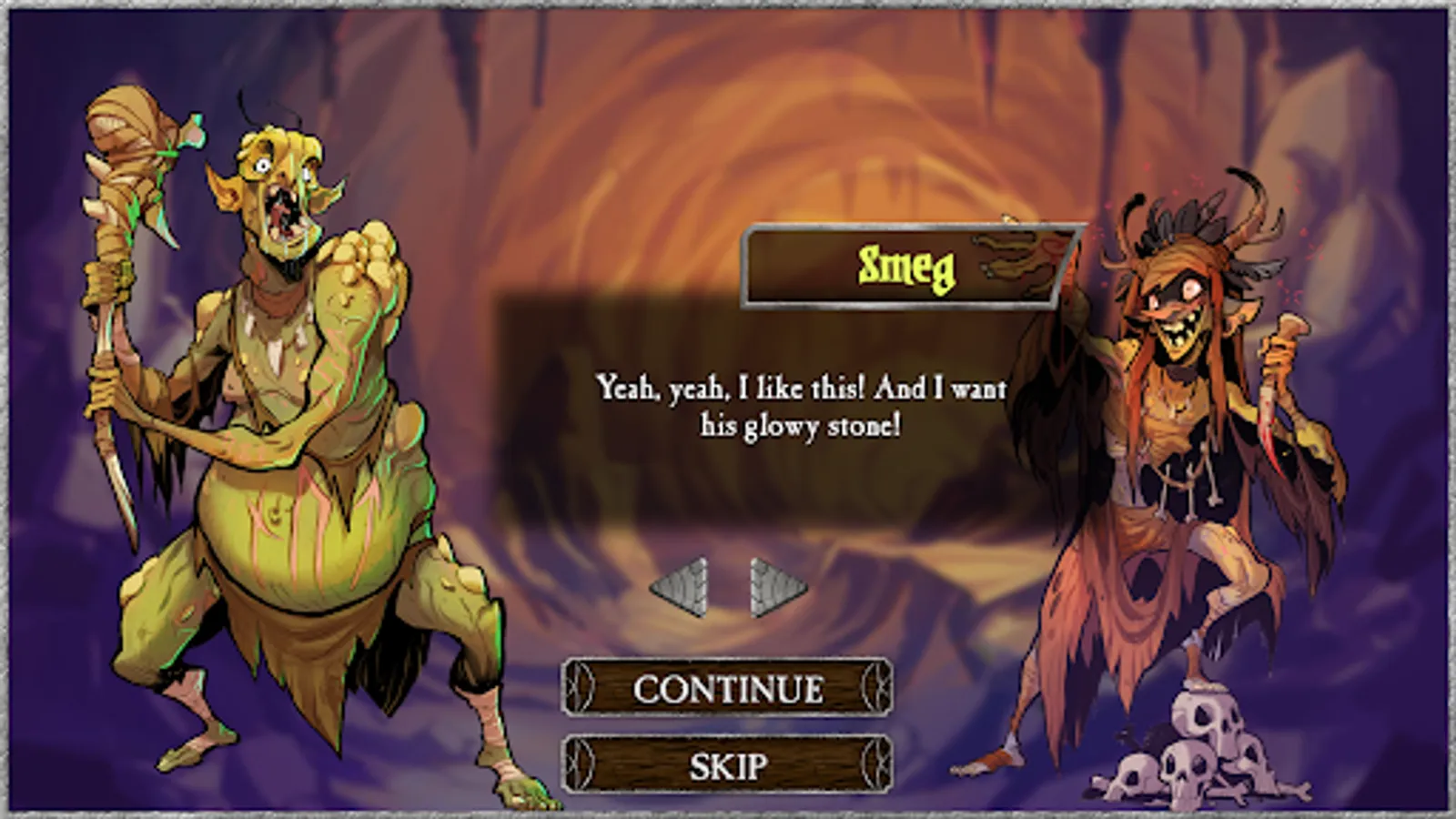Screen dimensions: 1456x819
Task: Expand the Smeg name banner
Action: pyautogui.click(x=910, y=264)
